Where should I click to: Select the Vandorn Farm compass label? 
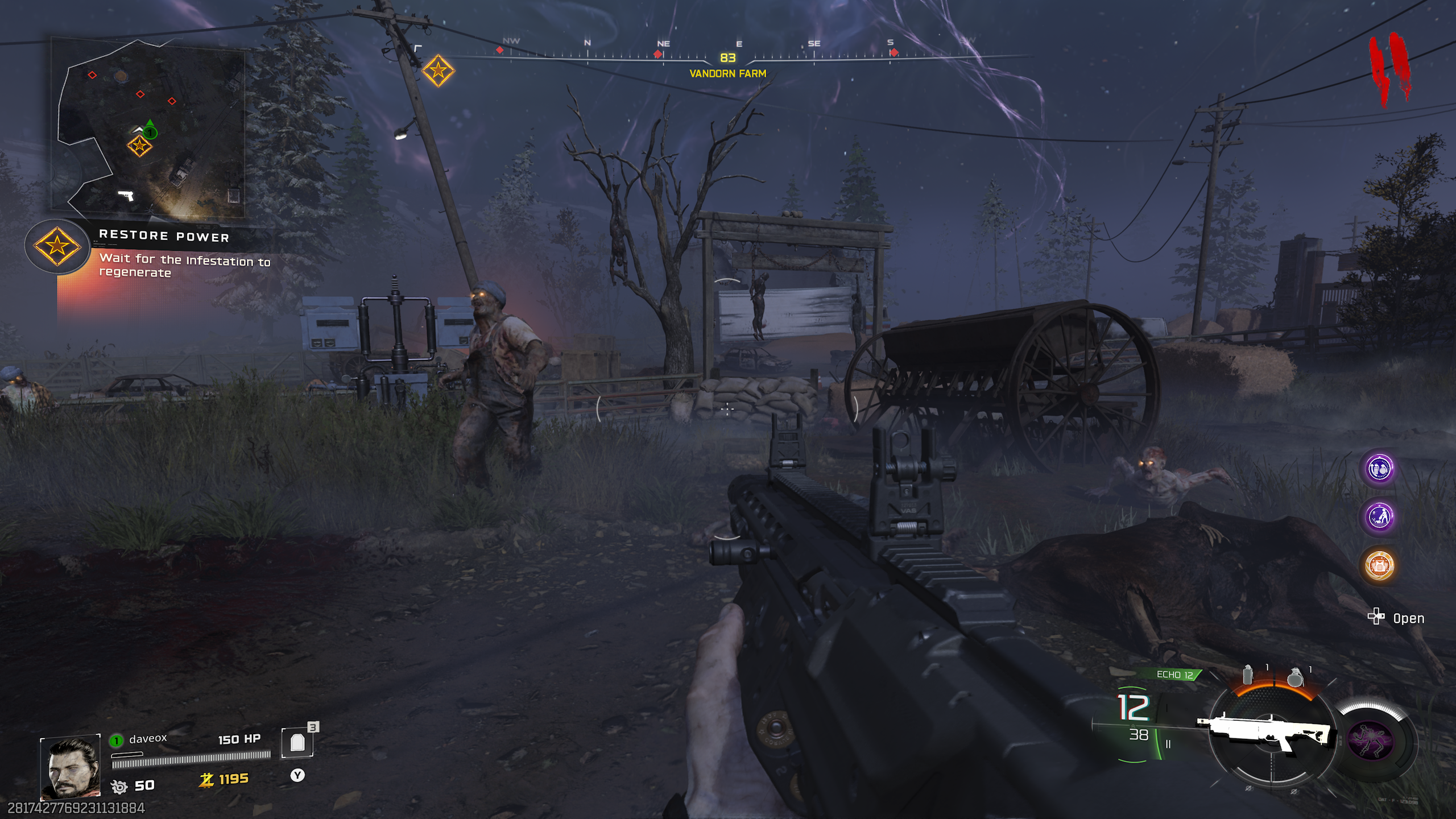point(727,74)
